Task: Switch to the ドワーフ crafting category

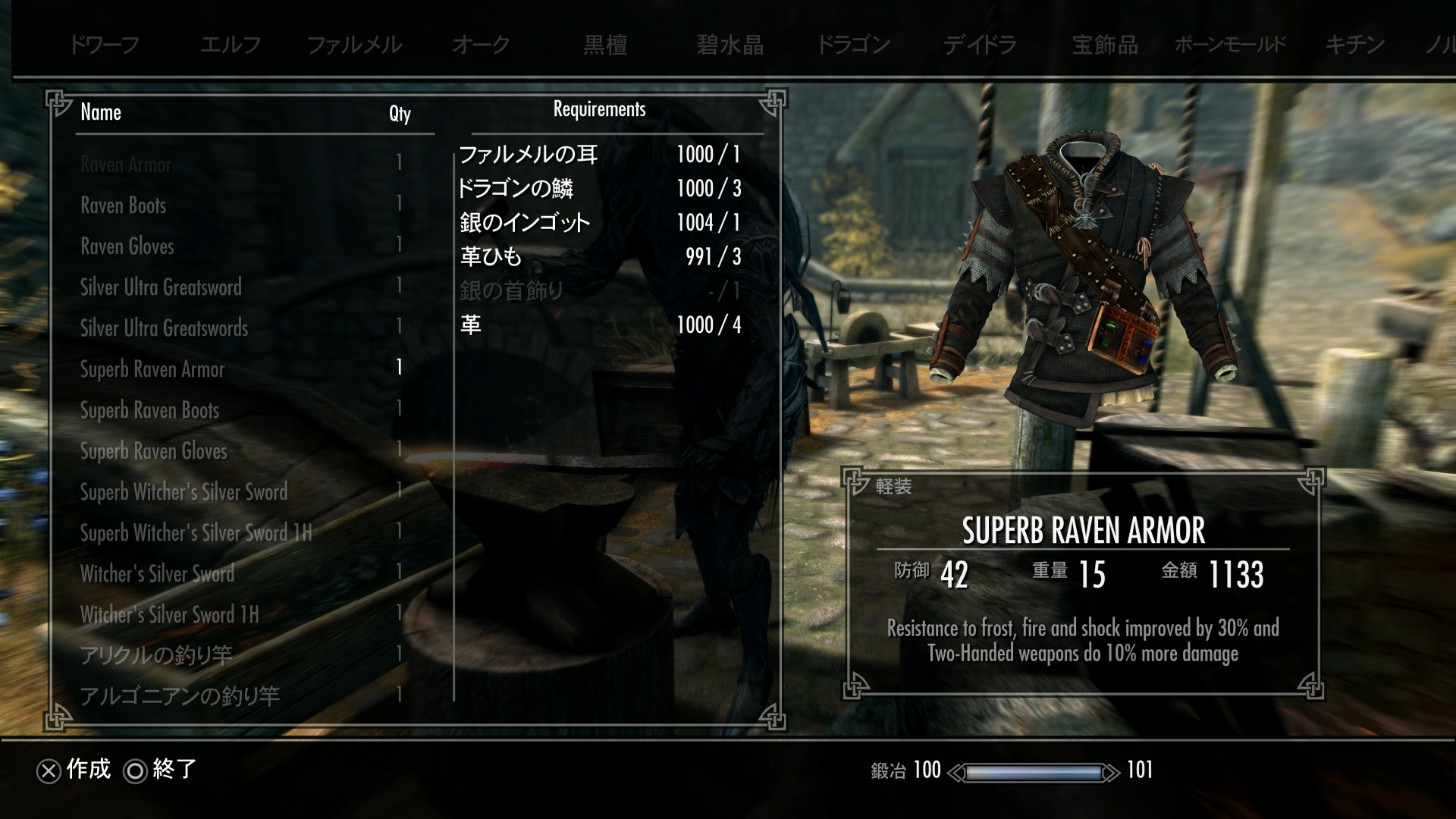Action: pyautogui.click(x=104, y=45)
